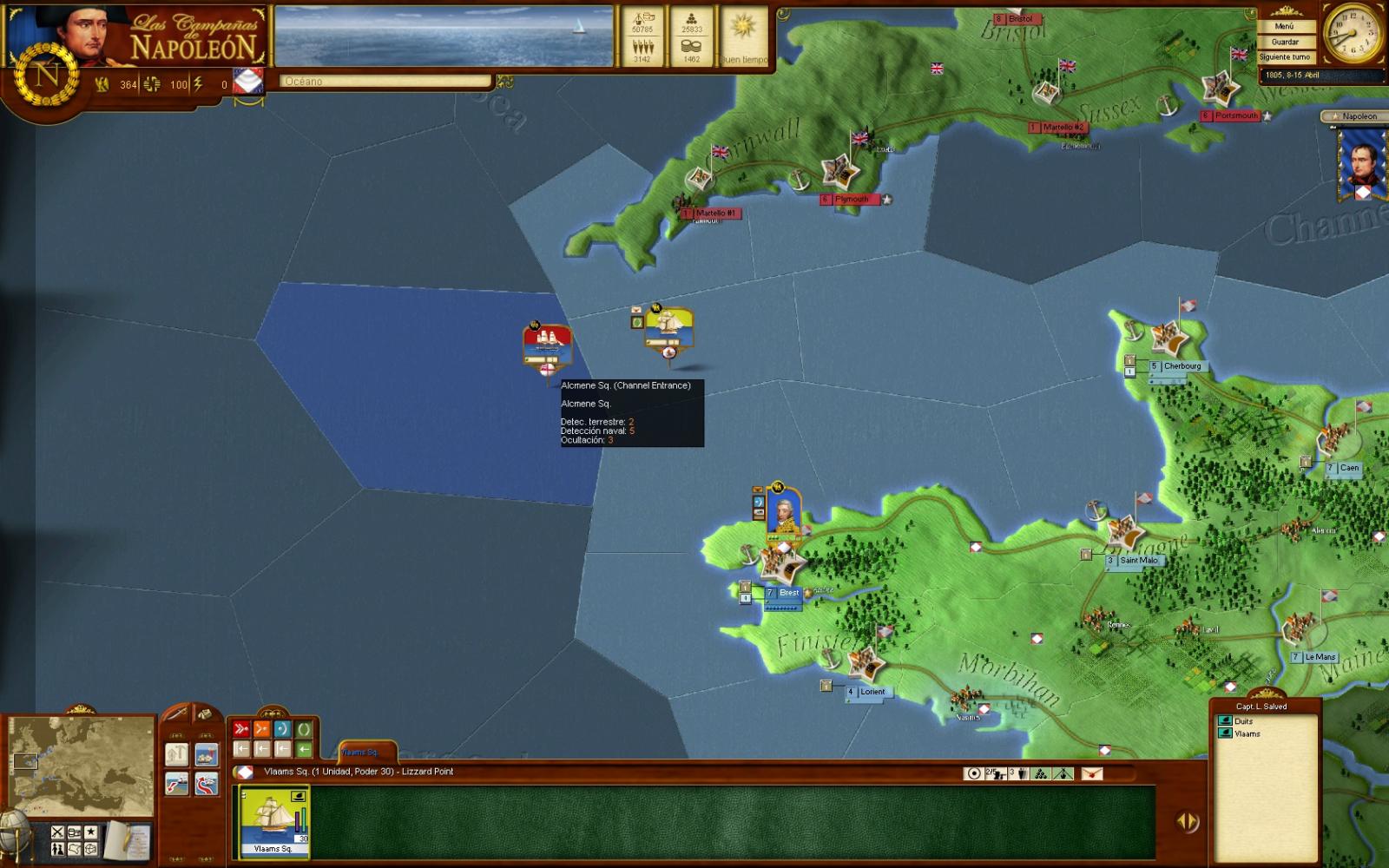The image size is (1389, 868).
Task: Select Vlaams in the unit list
Action: tap(1247, 734)
